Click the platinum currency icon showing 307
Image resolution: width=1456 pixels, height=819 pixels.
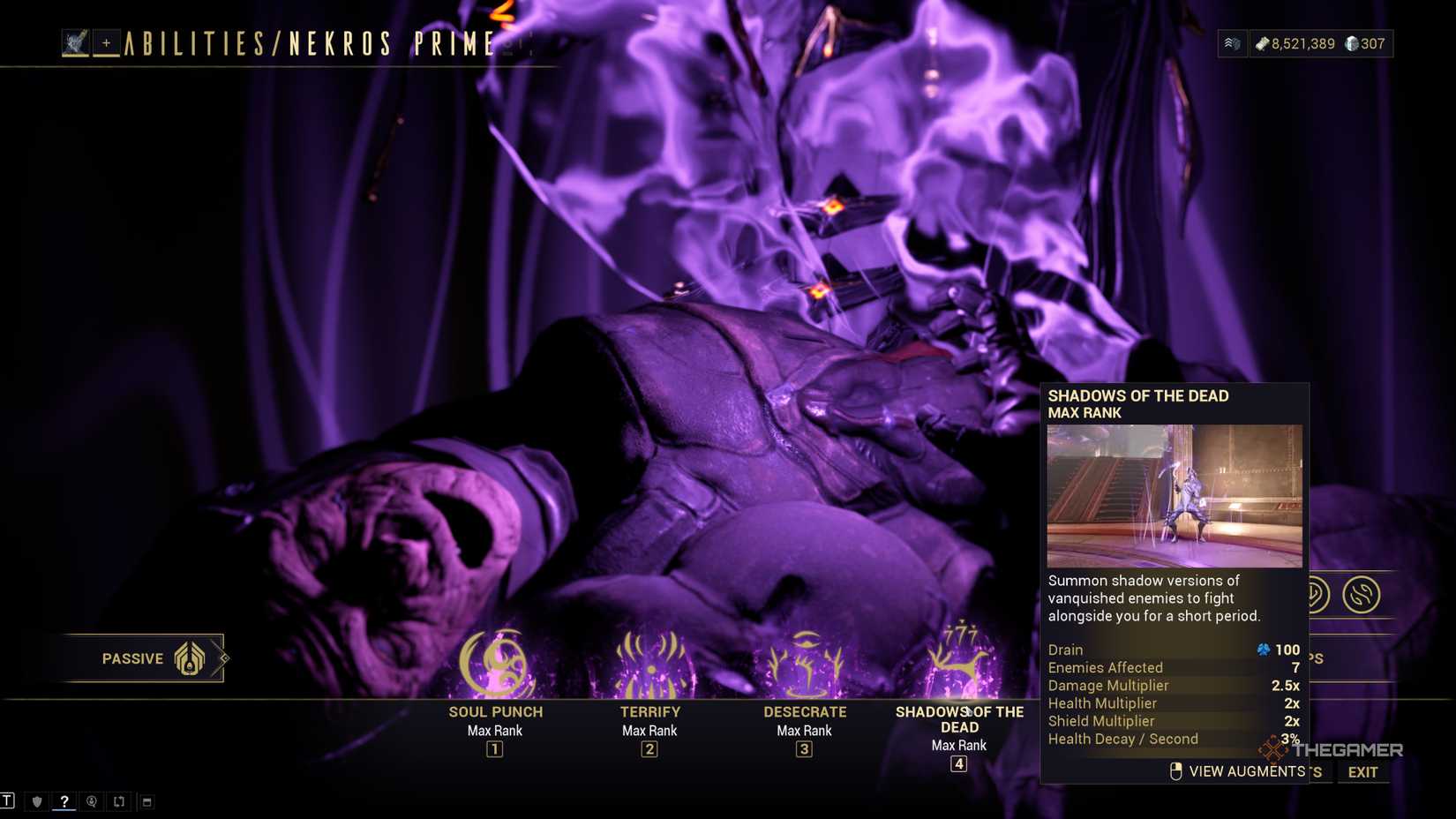pos(1353,43)
